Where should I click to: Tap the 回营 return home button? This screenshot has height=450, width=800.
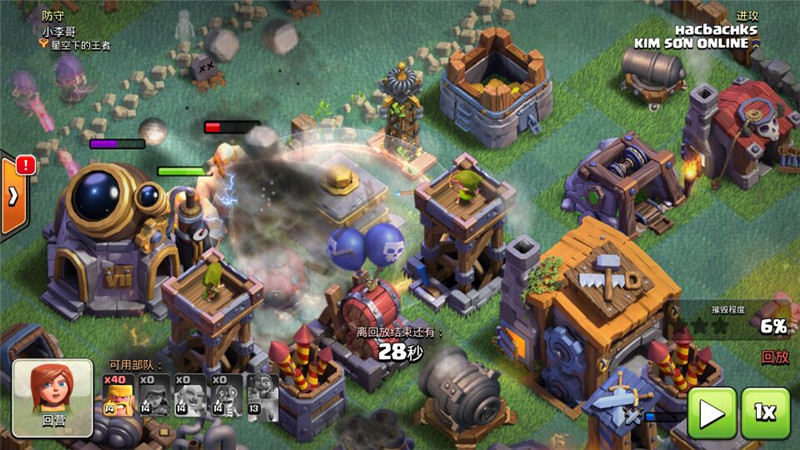(53, 398)
